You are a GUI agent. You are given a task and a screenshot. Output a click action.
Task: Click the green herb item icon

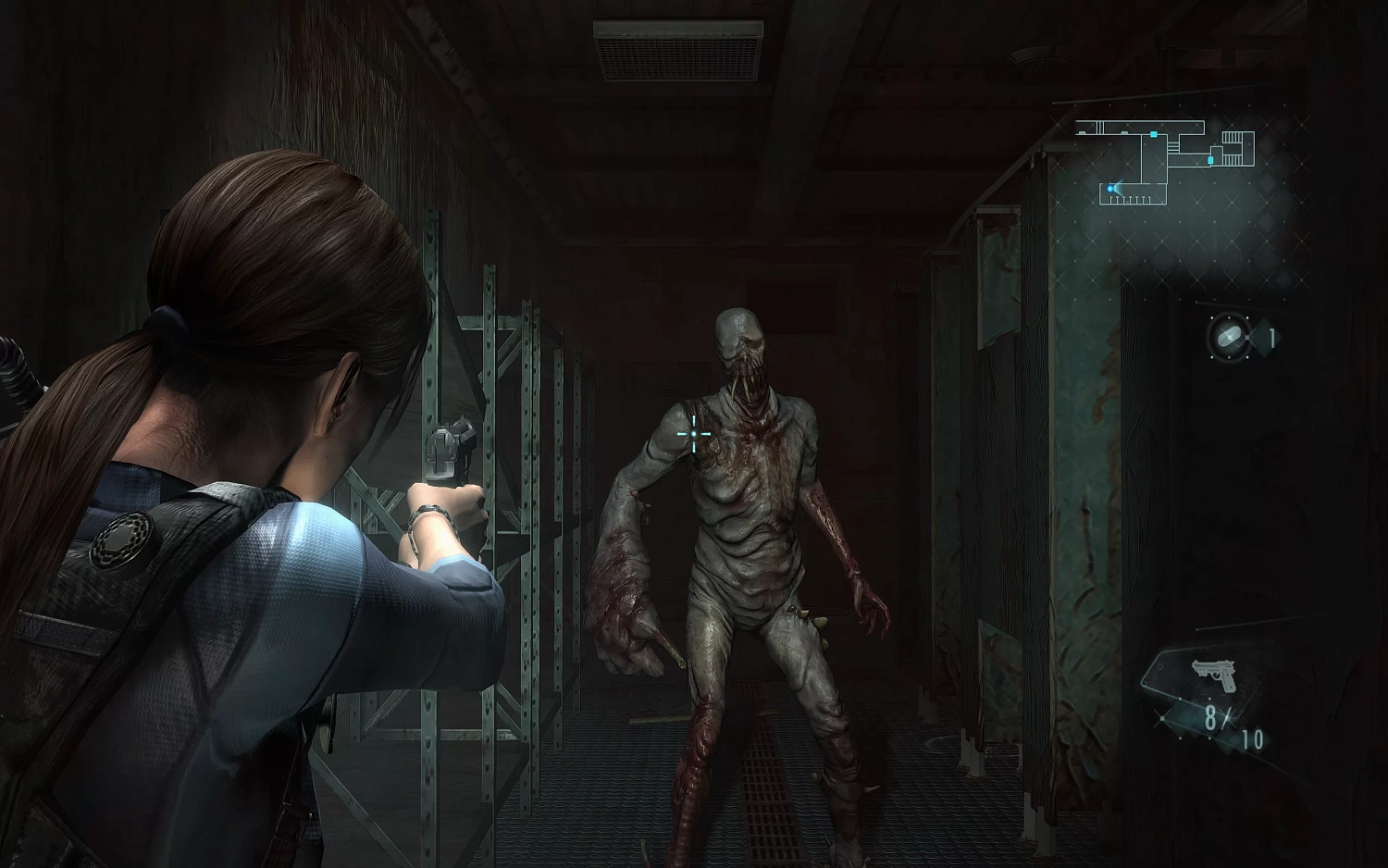1228,337
